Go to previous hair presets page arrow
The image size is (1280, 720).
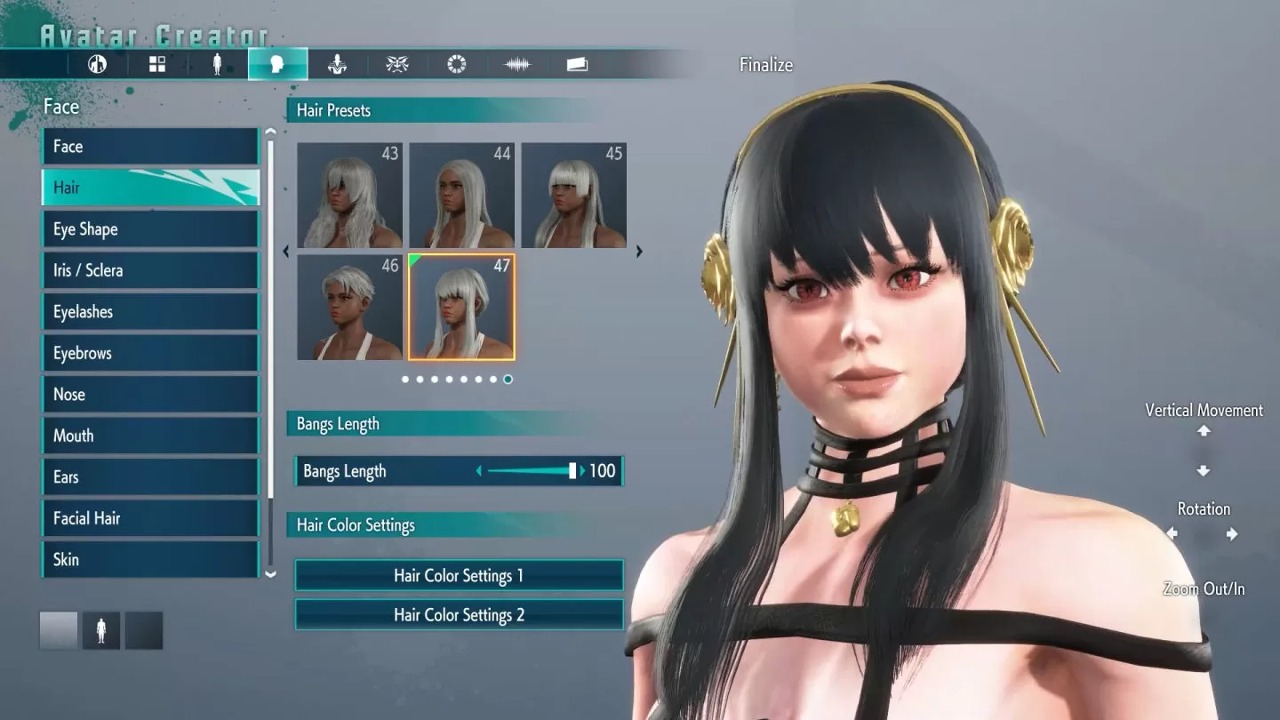(287, 252)
